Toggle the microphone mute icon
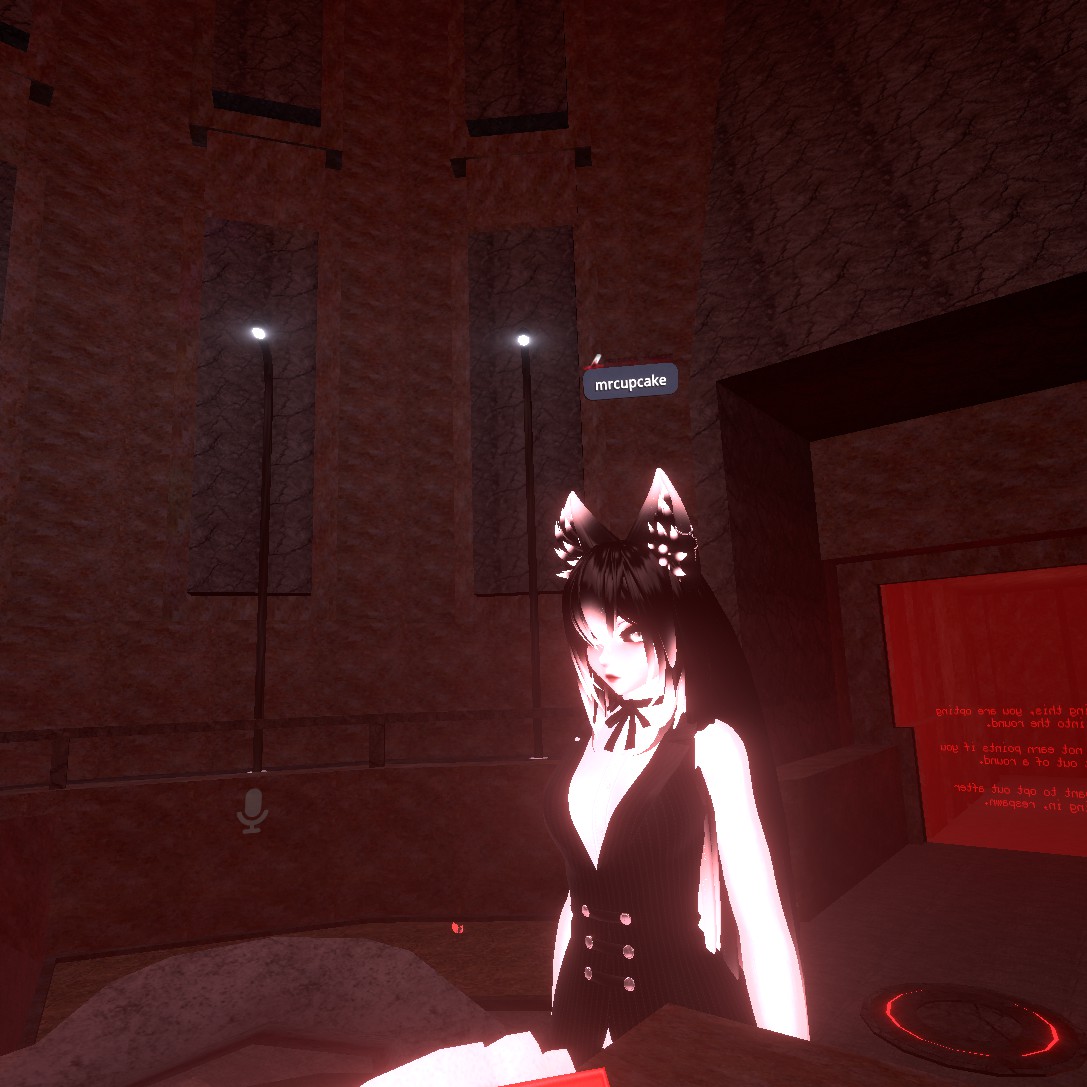Viewport: 1087px width, 1087px height. [252, 809]
